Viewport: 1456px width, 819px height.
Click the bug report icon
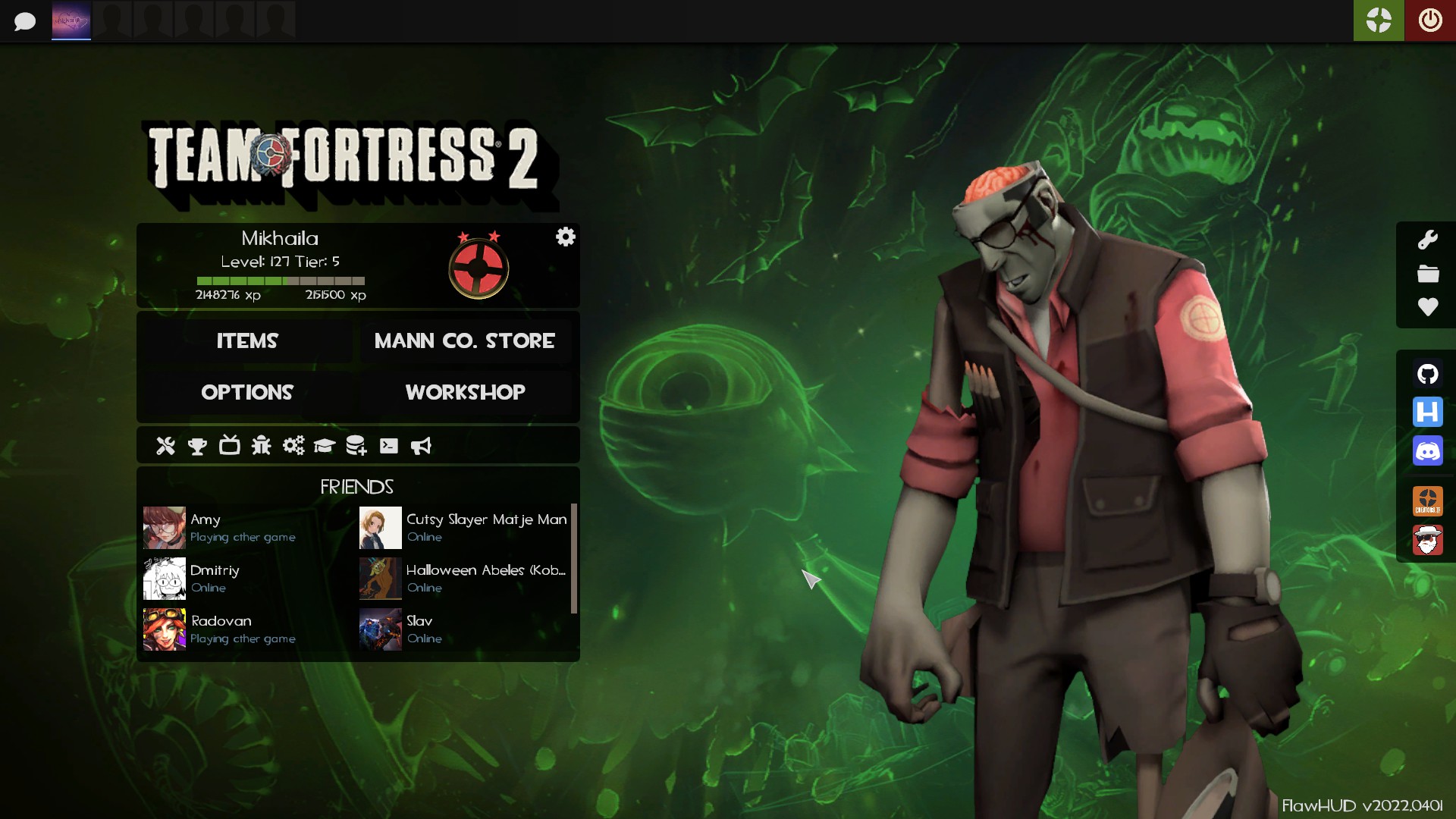point(262,446)
